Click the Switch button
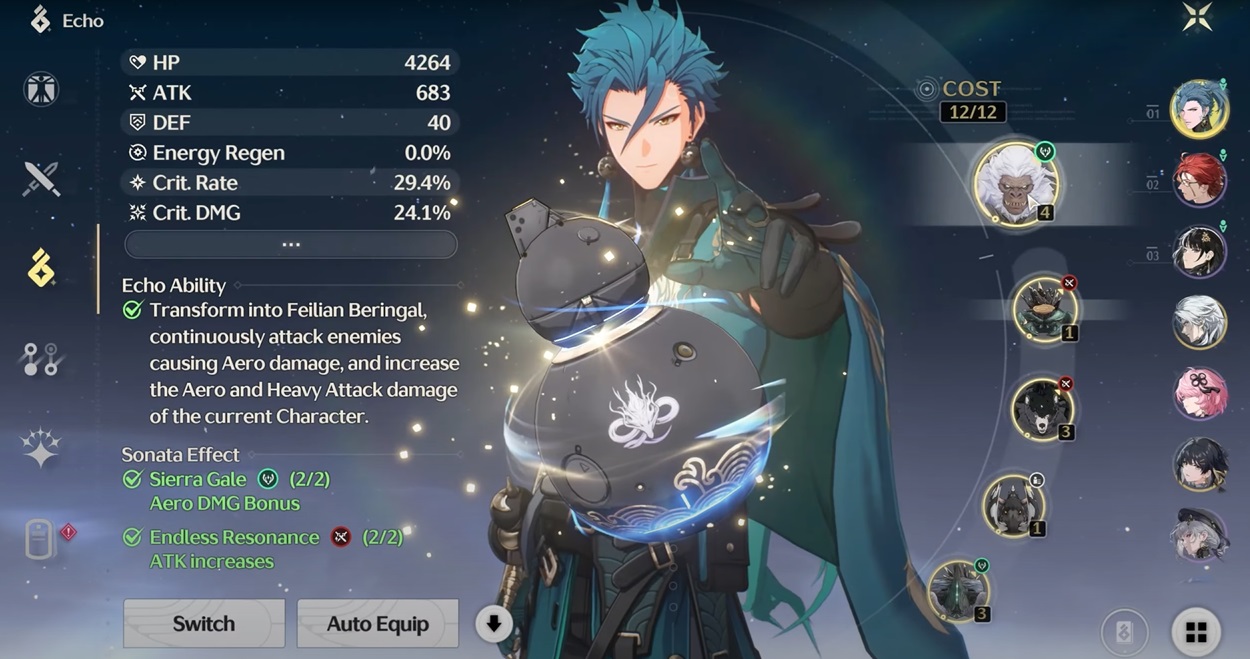Image resolution: width=1250 pixels, height=659 pixels. tap(204, 624)
